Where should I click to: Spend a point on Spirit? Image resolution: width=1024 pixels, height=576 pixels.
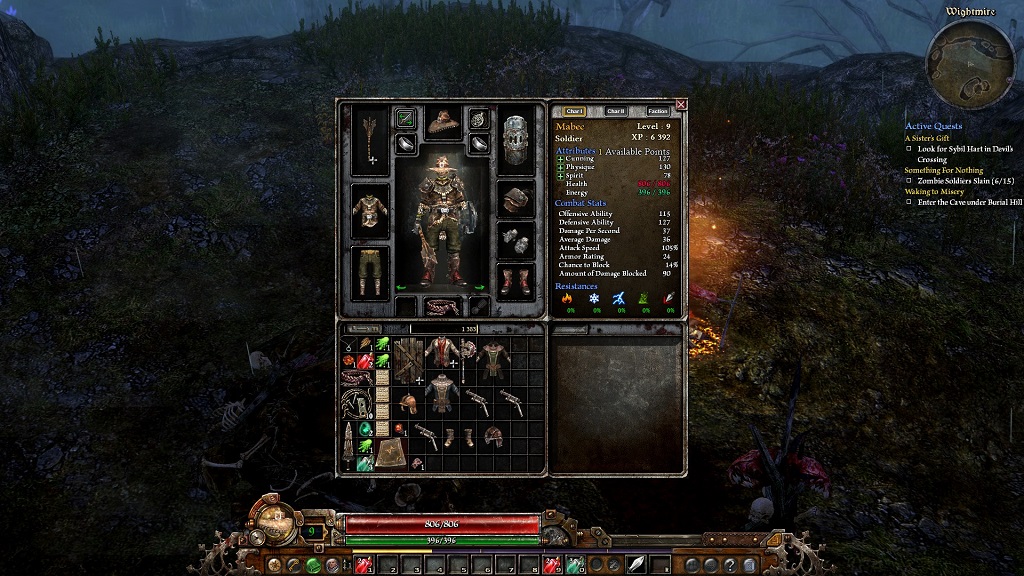pos(560,175)
